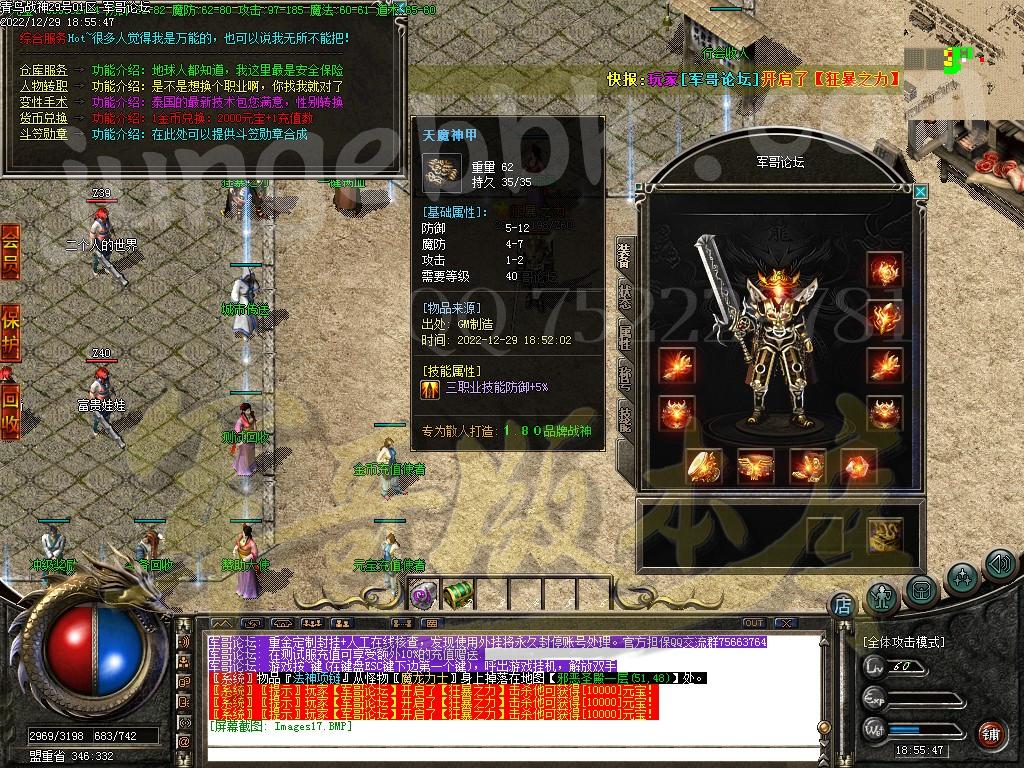Choose the 人物转职 class change option
This screenshot has height=768, width=1024.
pyautogui.click(x=44, y=86)
